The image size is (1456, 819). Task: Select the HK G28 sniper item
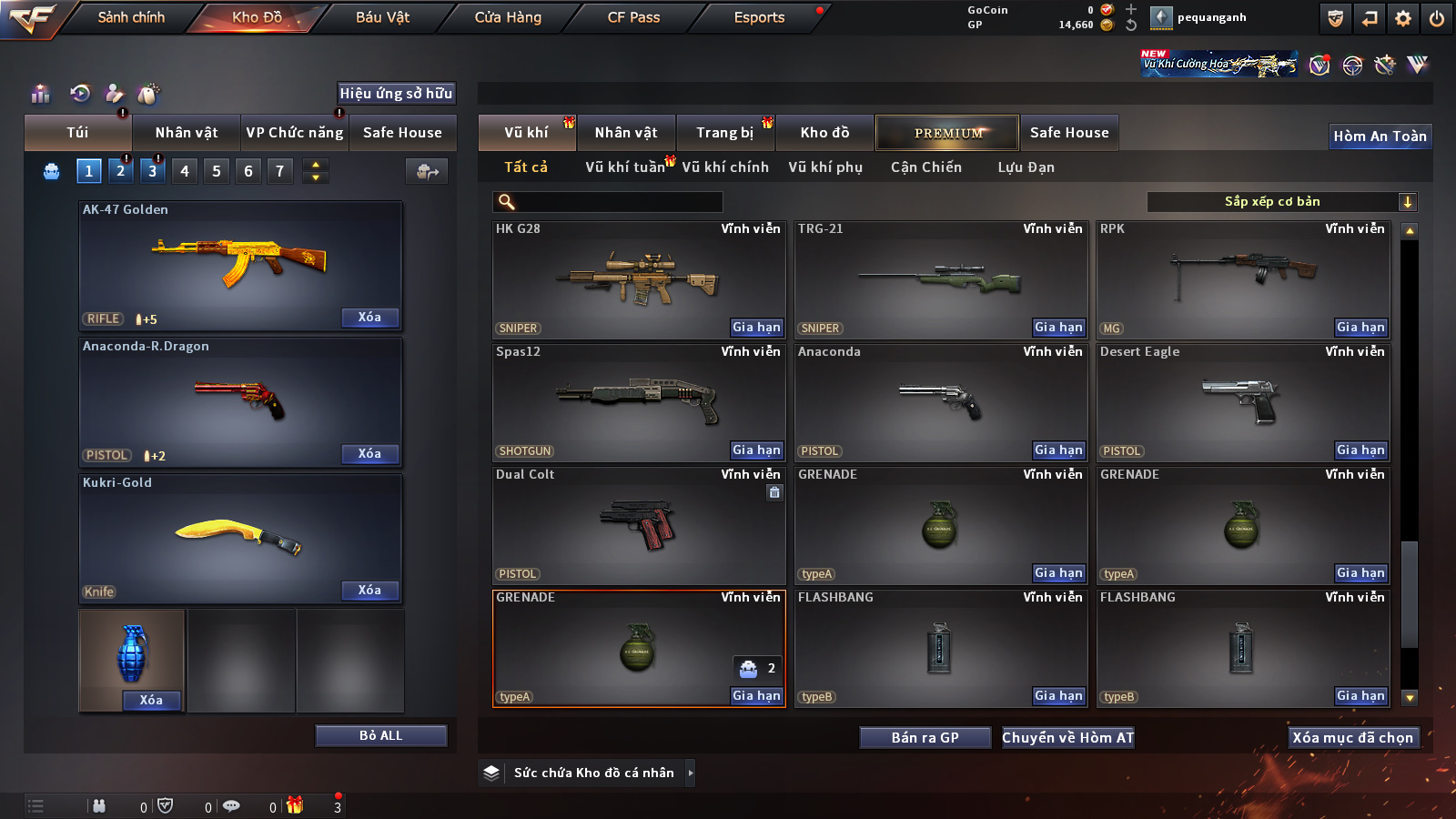[x=639, y=279]
